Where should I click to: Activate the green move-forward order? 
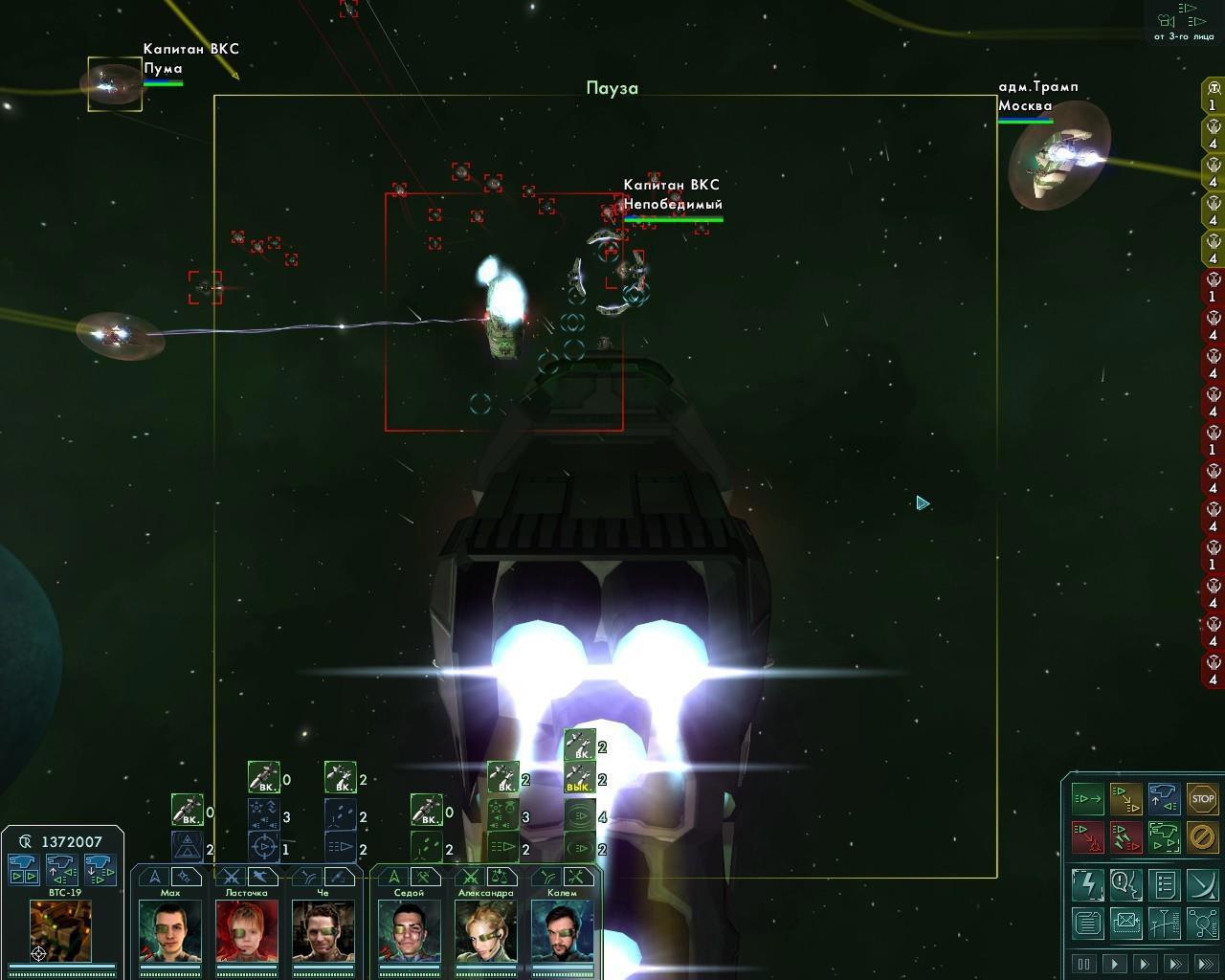pos(1087,798)
